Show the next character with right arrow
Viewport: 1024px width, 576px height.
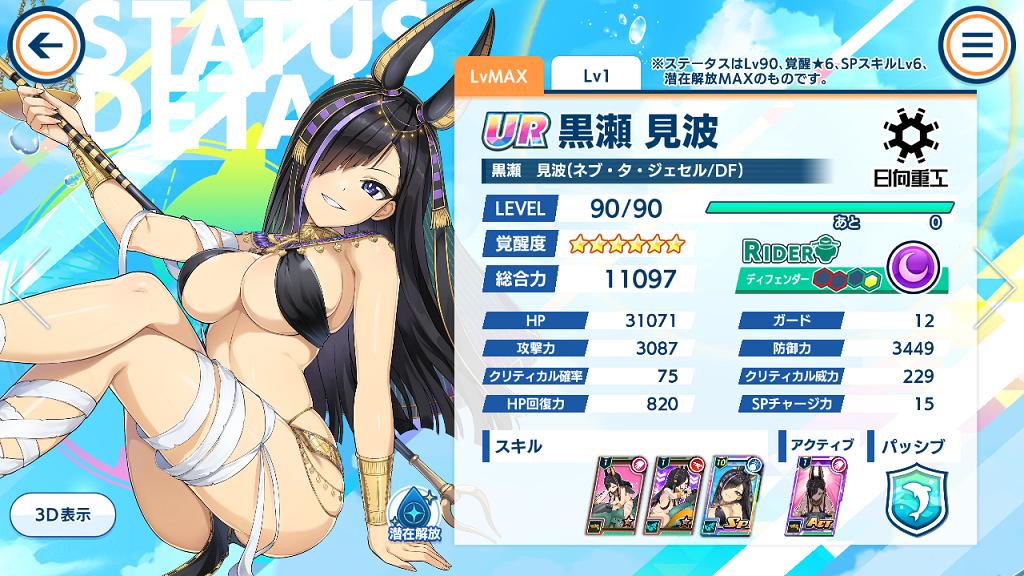point(996,288)
